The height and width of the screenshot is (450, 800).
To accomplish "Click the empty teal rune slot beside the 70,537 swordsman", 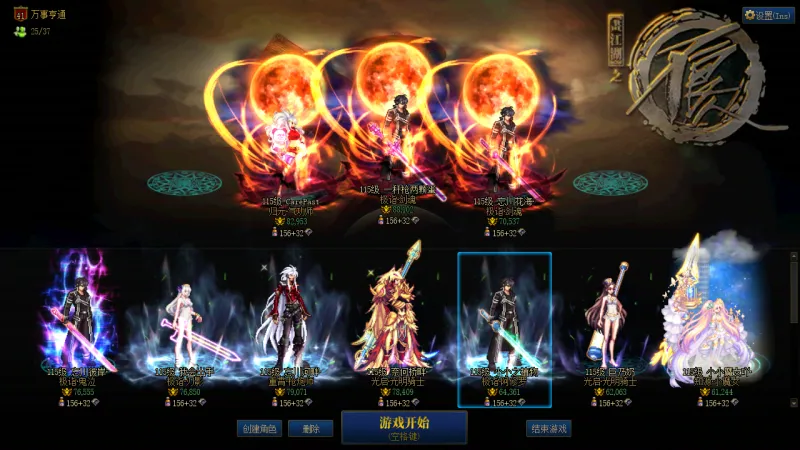I will (x=610, y=183).
